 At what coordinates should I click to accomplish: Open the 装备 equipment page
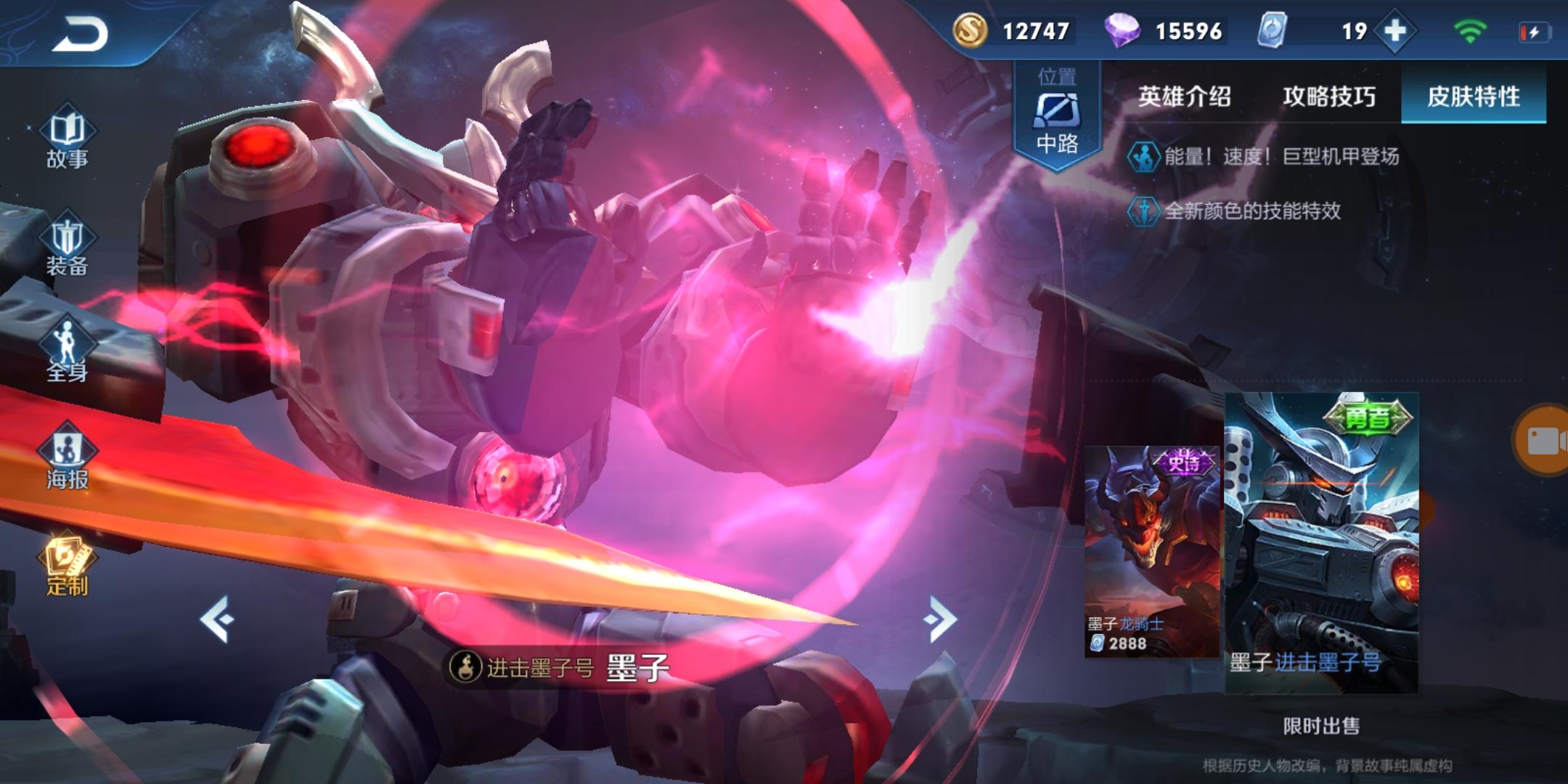click(67, 247)
